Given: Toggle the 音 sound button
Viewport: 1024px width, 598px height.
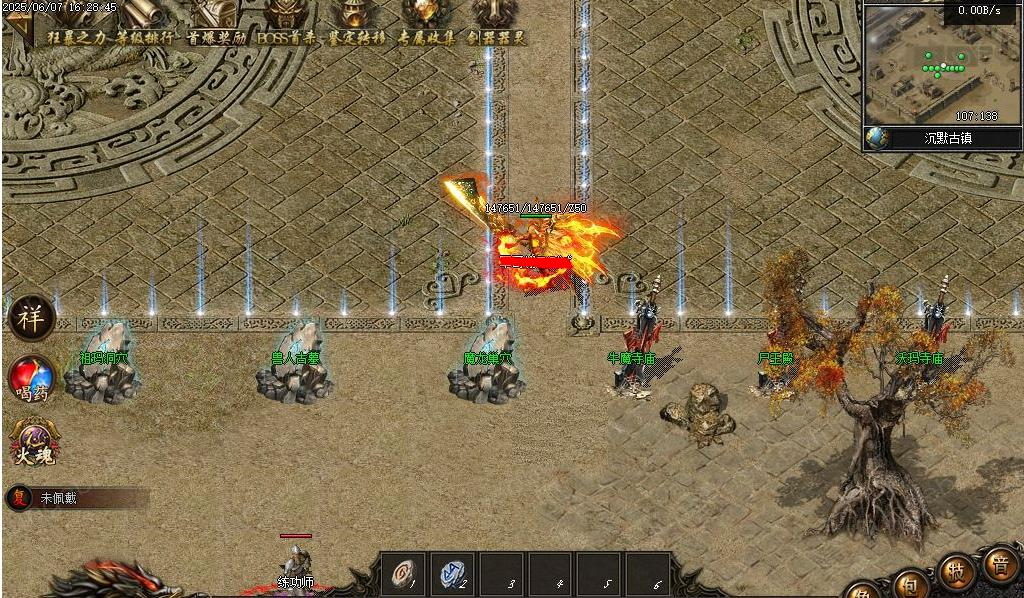Looking at the screenshot, I should [998, 563].
